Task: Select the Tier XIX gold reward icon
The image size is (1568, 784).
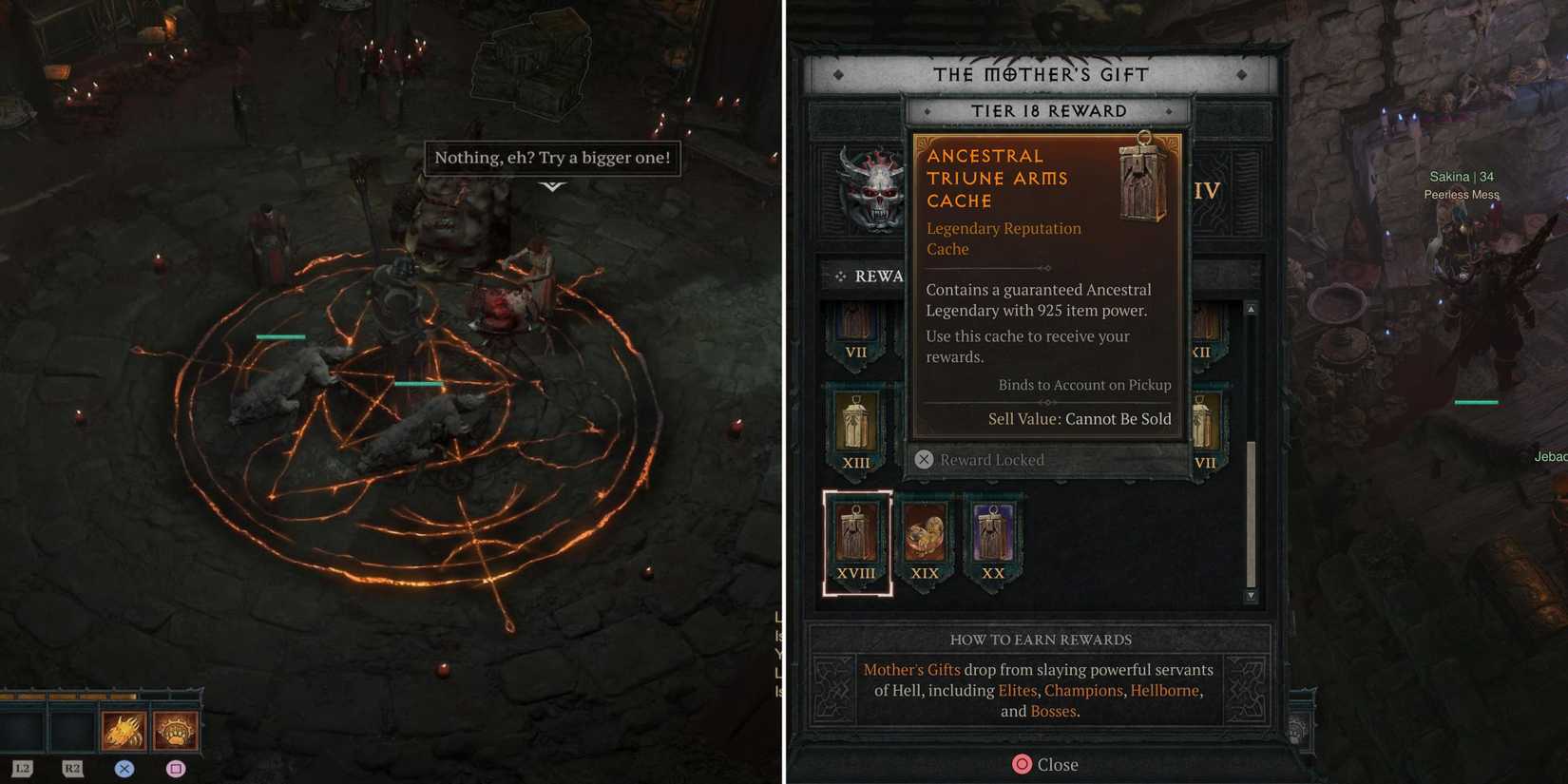Action: (925, 534)
